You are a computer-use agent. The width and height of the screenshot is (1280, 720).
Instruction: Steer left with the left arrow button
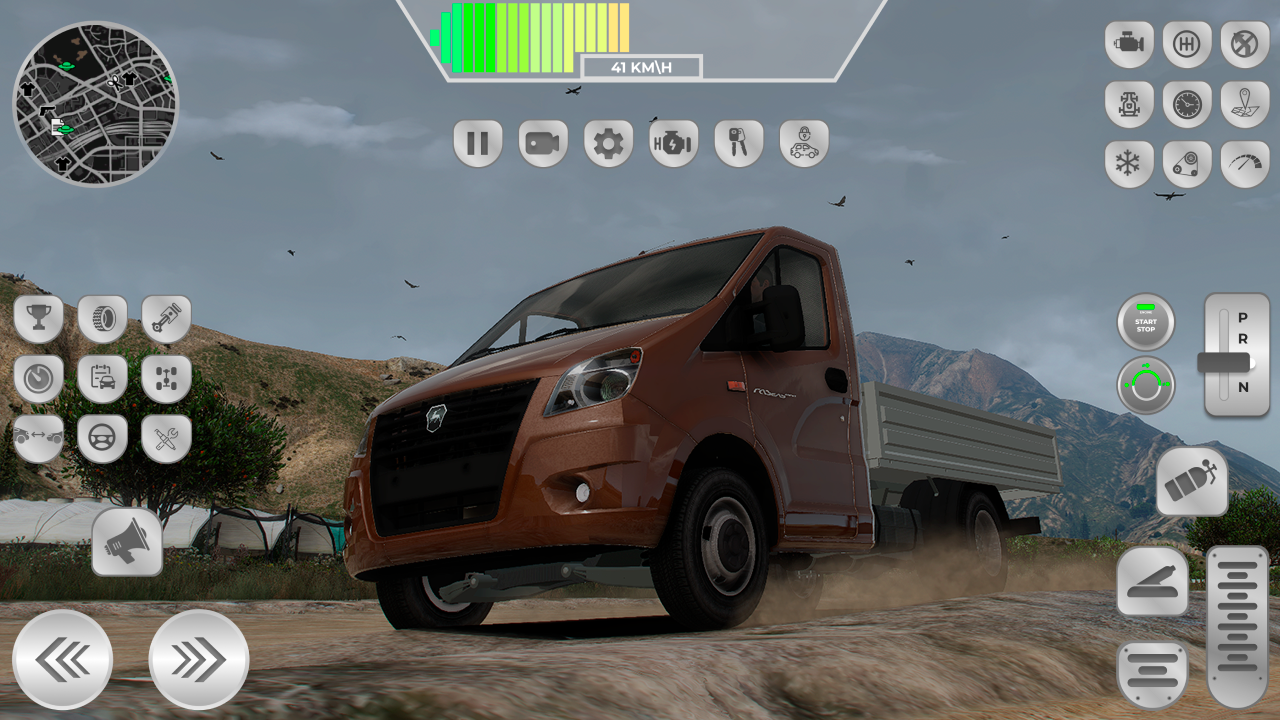(x=63, y=660)
